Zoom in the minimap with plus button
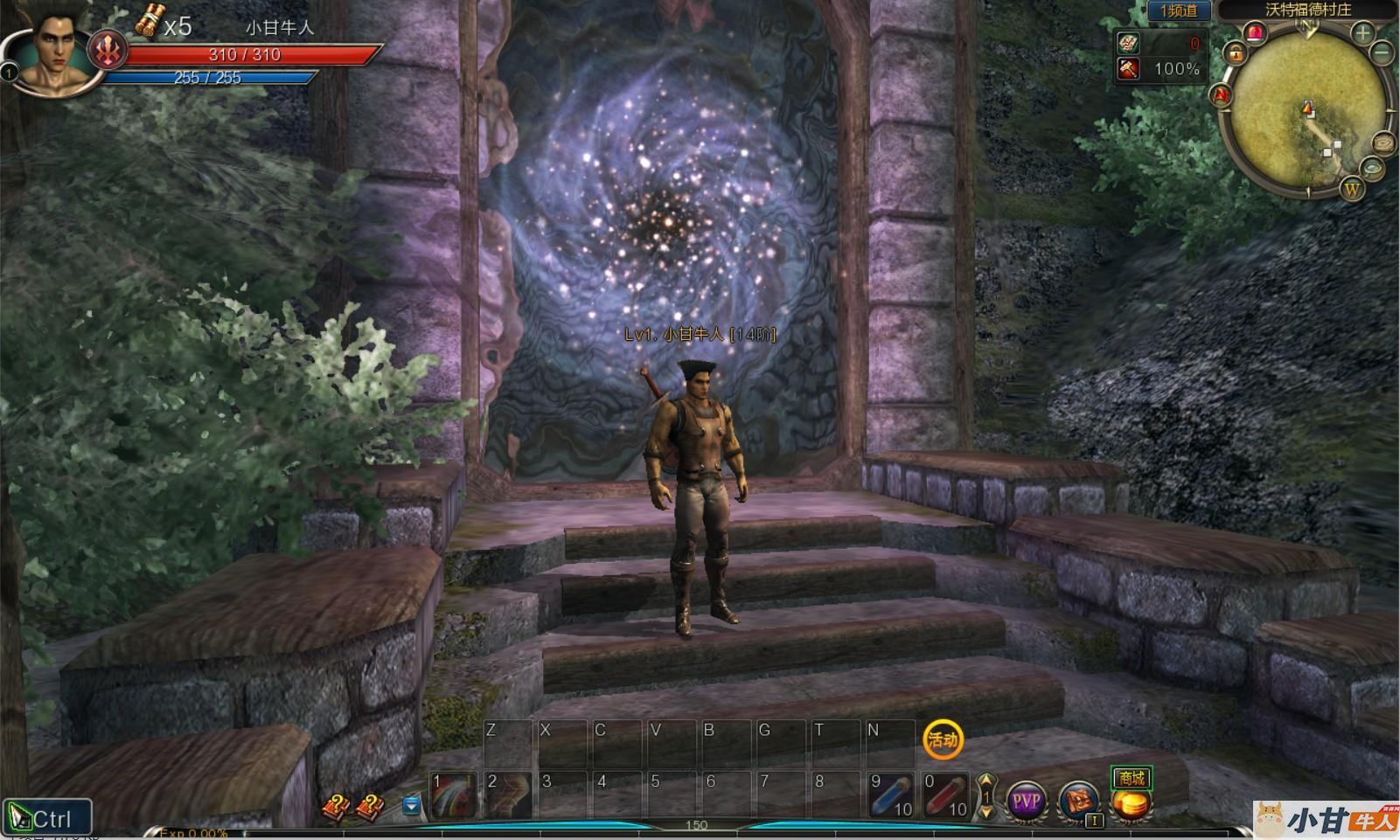 tap(1362, 33)
